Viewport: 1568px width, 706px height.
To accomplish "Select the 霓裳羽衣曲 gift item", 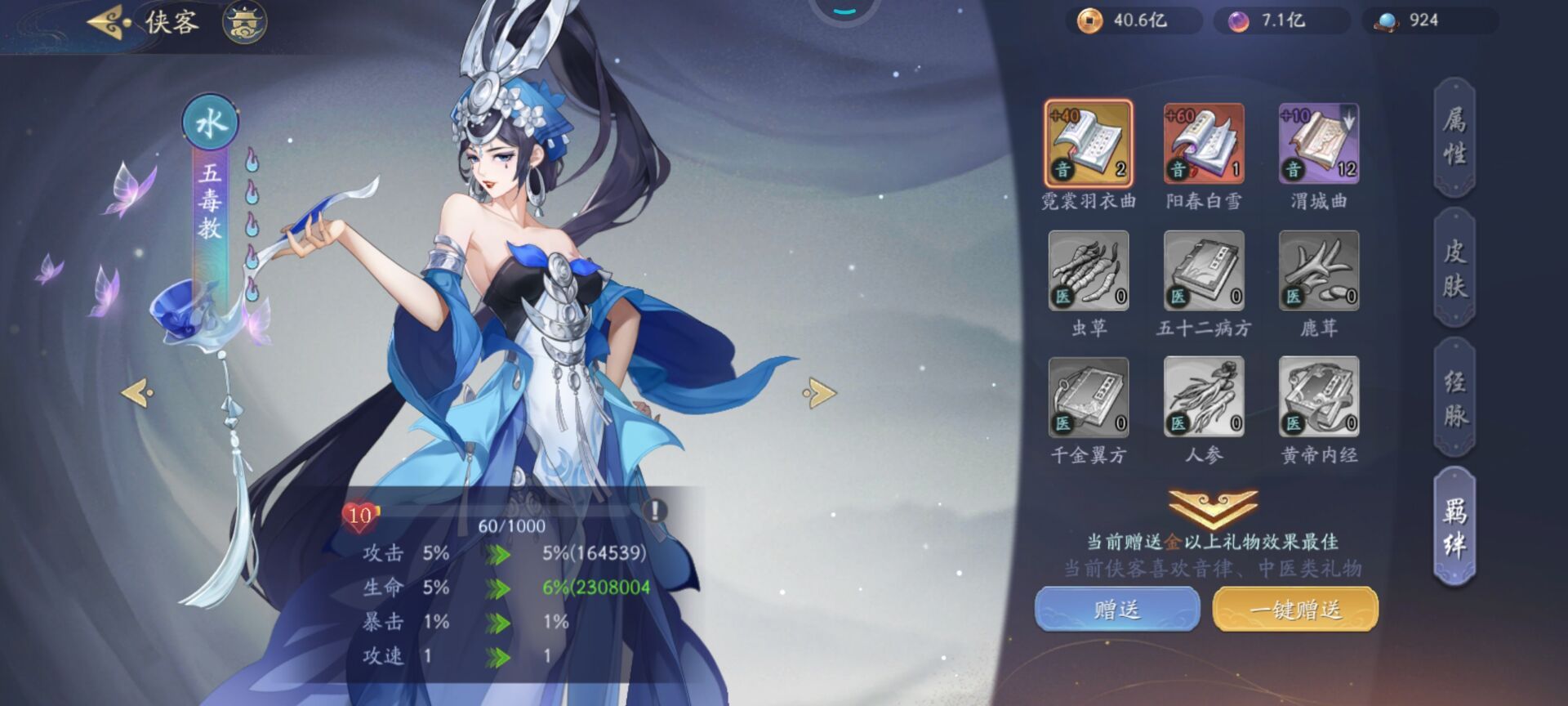I will coord(1090,145).
